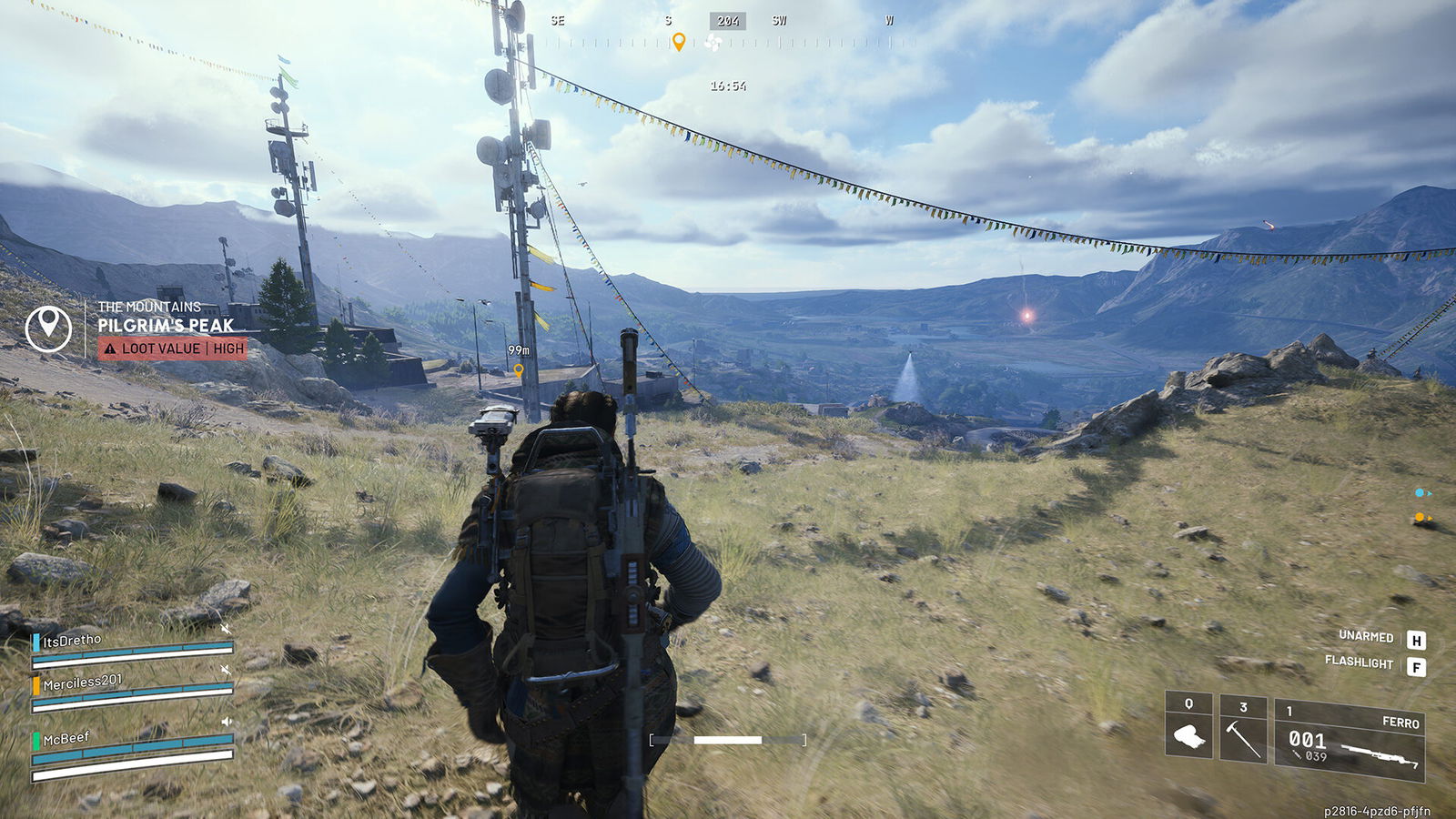Screen dimensions: 1456x819
Task: Select squad member ItsDretho
Action: 73,641
